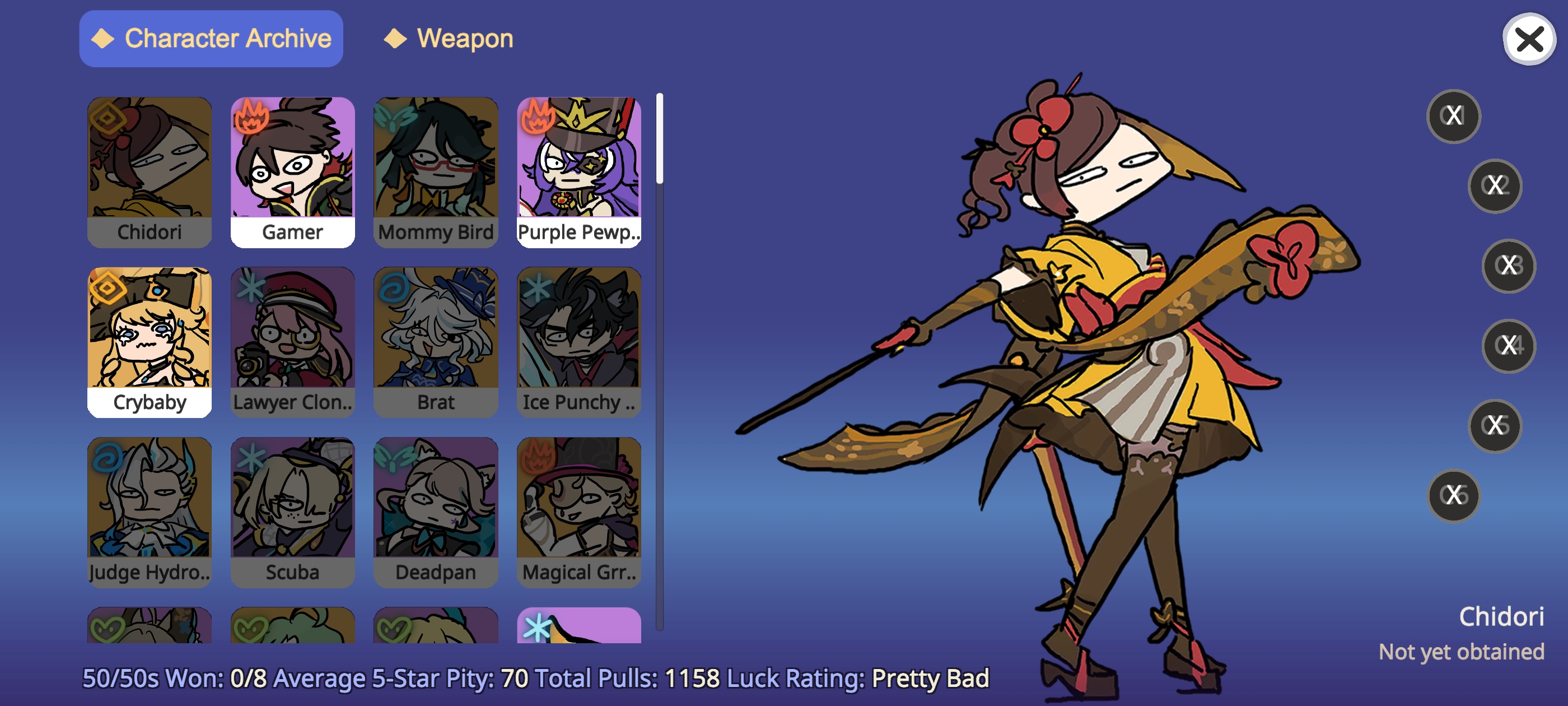Screen dimensions: 1568x706
Task: Select the C1 constellation icon
Action: [x=1454, y=117]
